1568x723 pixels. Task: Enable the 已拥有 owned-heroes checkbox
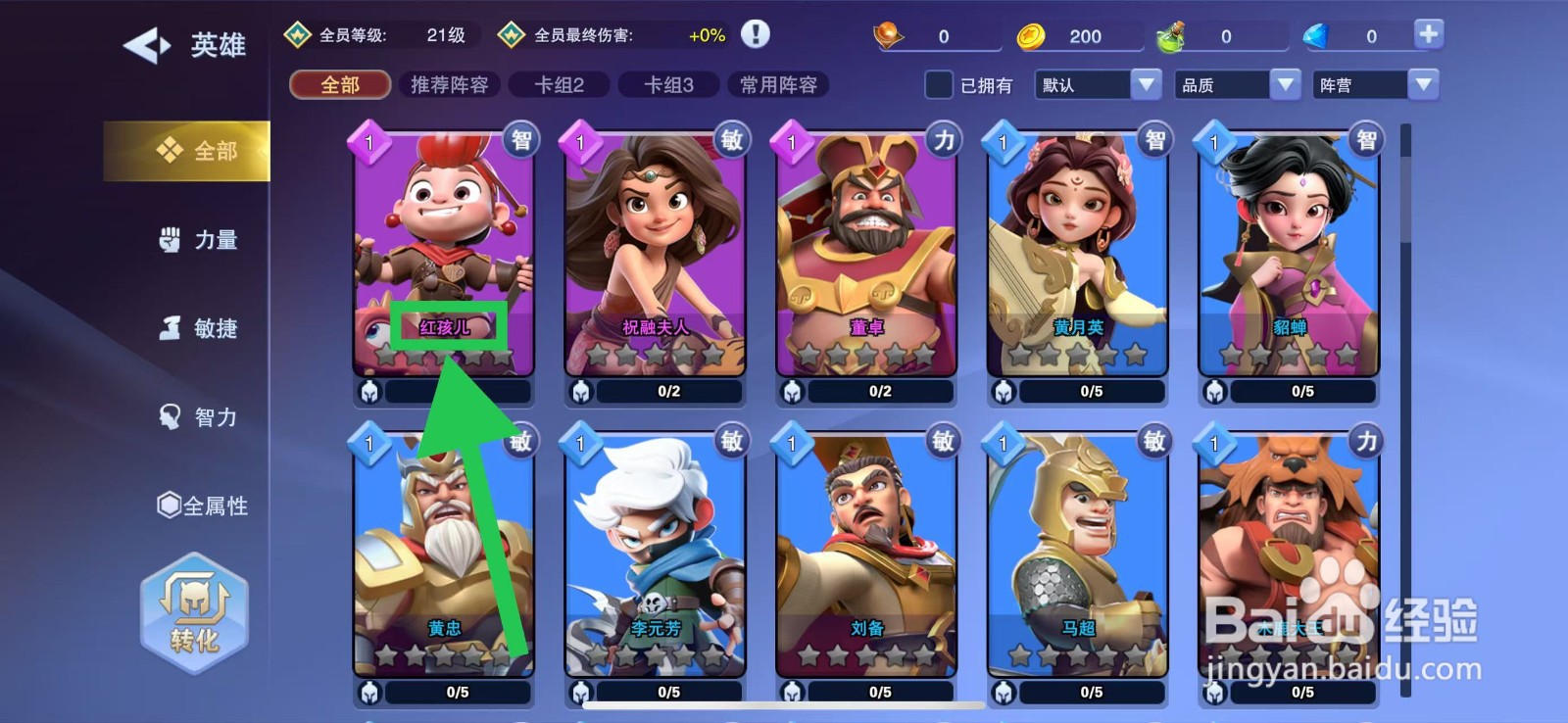tap(938, 86)
